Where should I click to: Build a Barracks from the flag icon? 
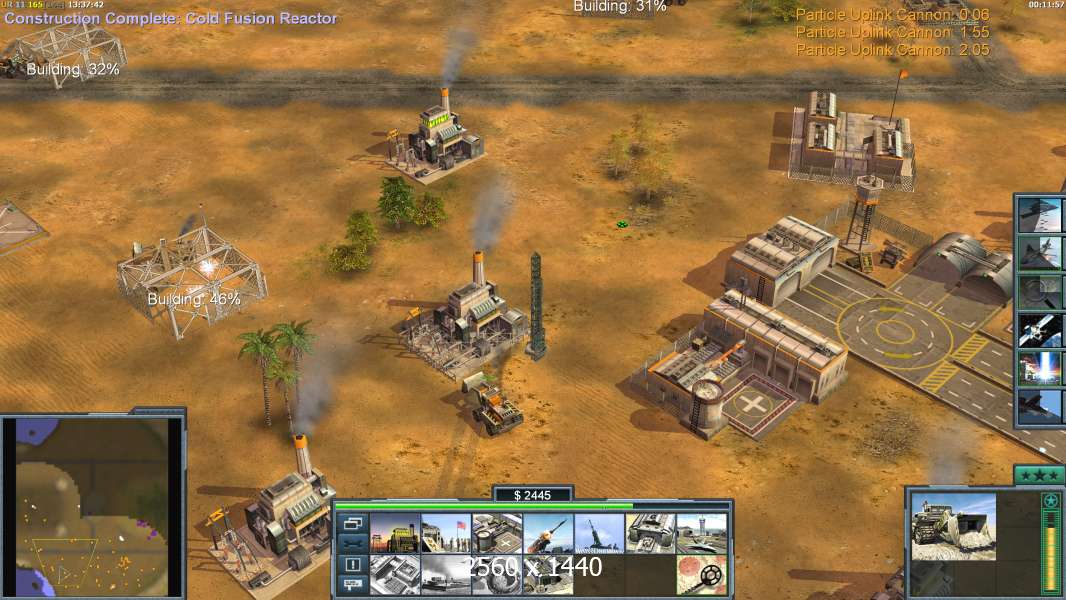tap(445, 534)
